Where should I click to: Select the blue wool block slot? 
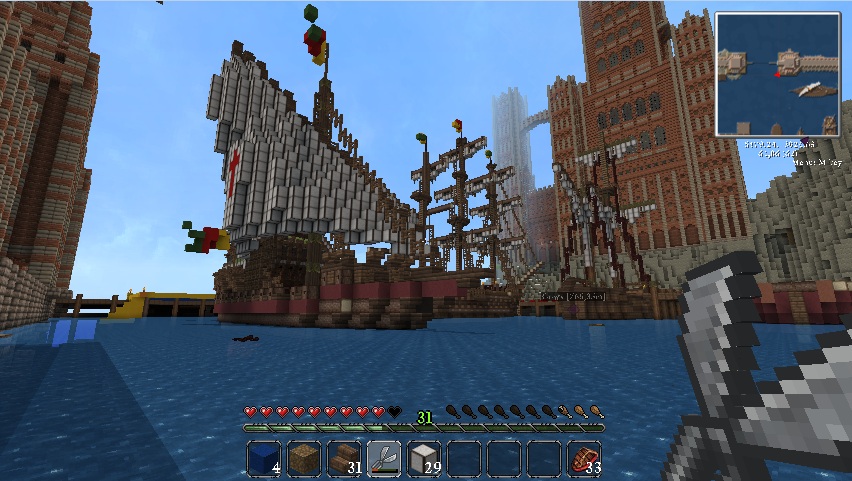[x=264, y=458]
